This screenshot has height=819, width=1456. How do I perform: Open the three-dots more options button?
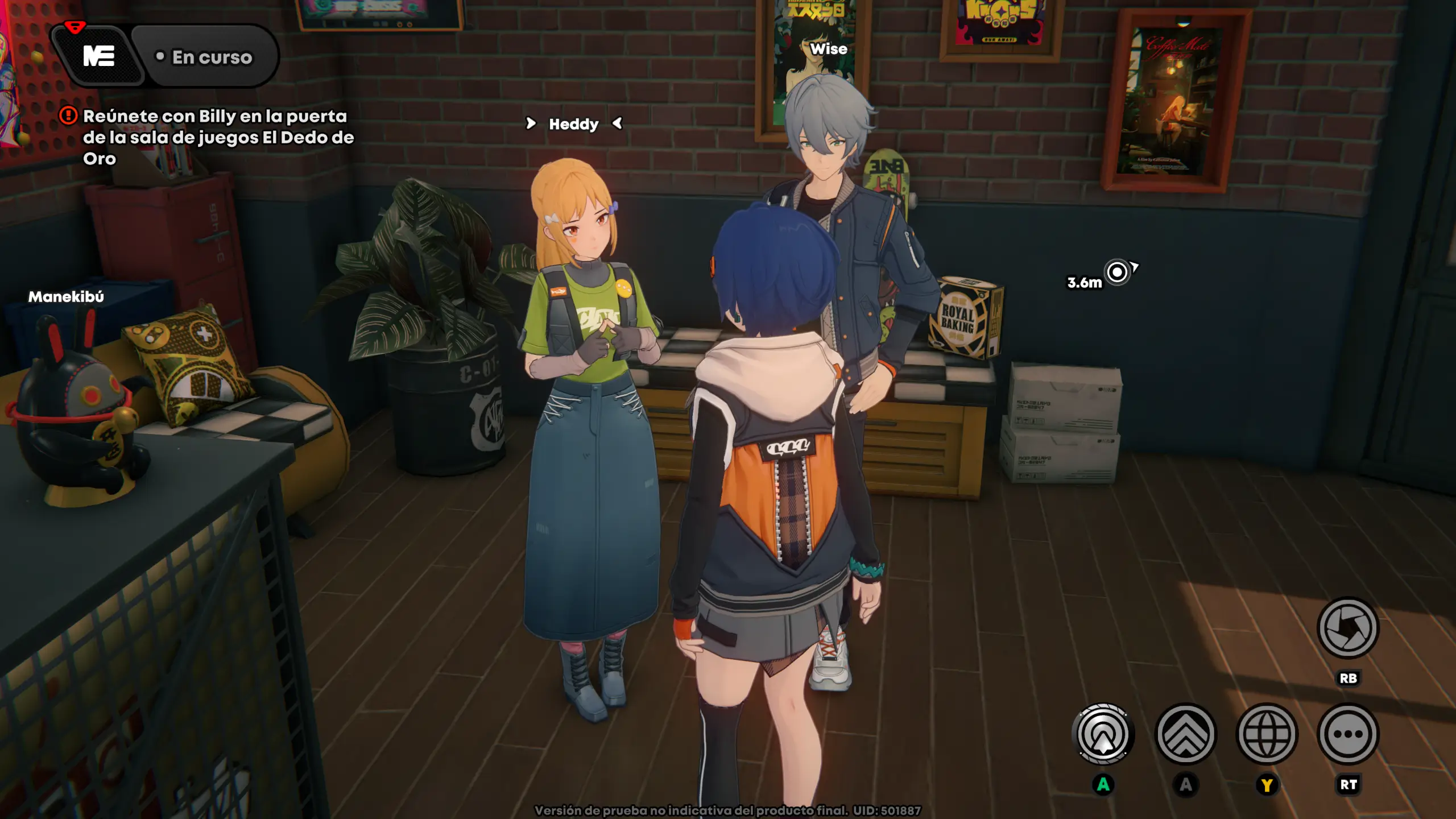coord(1348,734)
